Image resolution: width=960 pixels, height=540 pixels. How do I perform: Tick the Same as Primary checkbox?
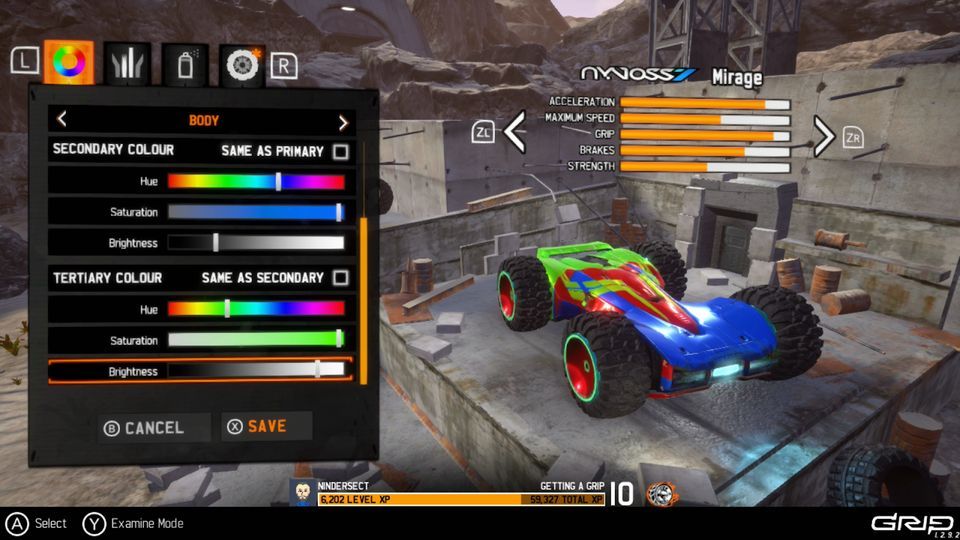click(x=341, y=152)
